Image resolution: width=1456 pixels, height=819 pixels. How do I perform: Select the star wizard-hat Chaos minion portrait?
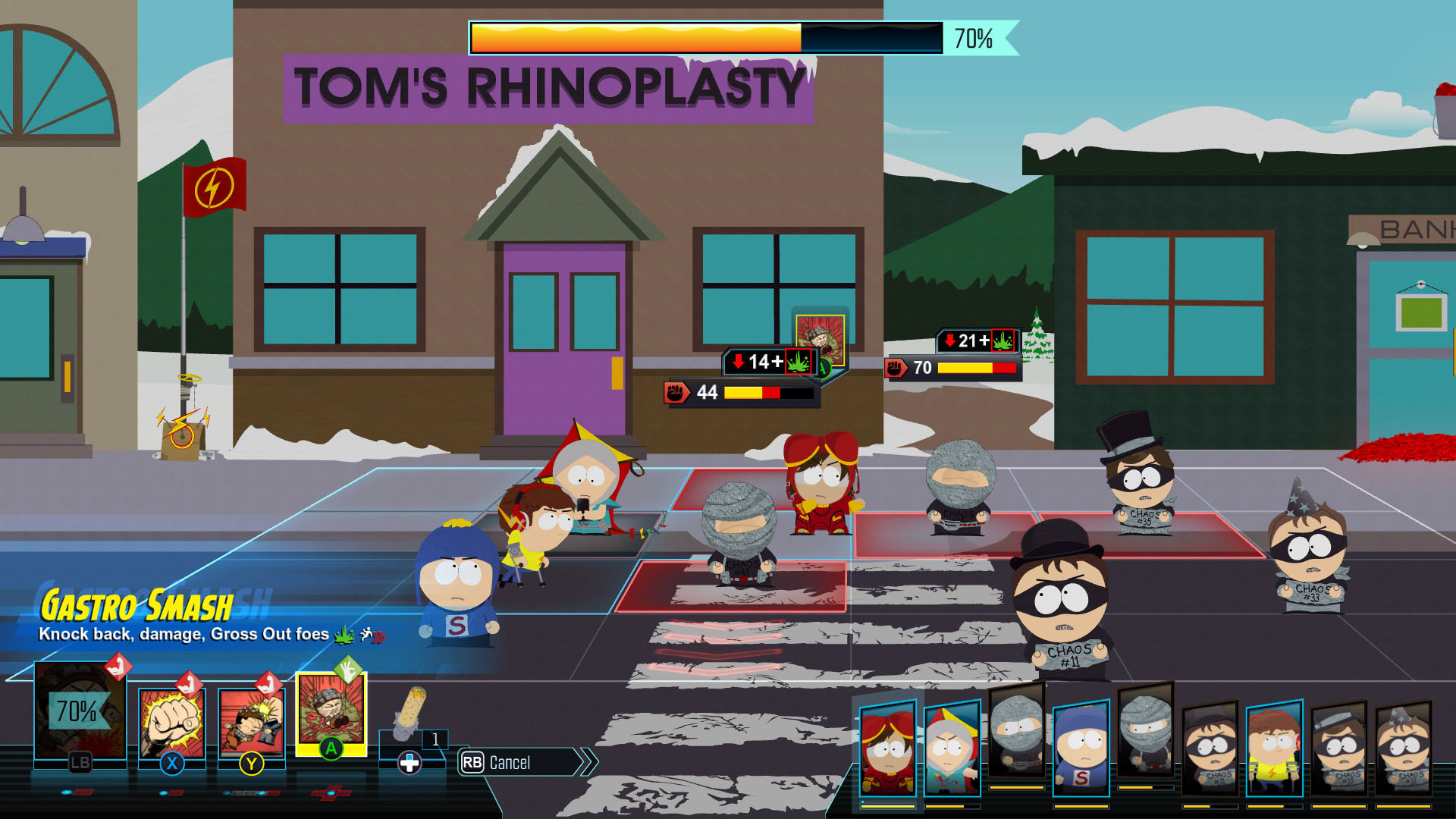pyautogui.click(x=1403, y=748)
